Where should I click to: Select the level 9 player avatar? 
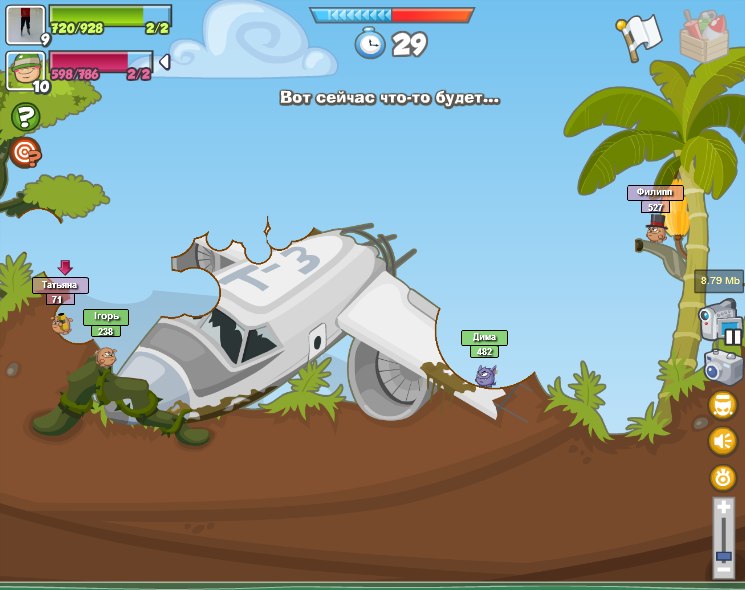tap(24, 24)
